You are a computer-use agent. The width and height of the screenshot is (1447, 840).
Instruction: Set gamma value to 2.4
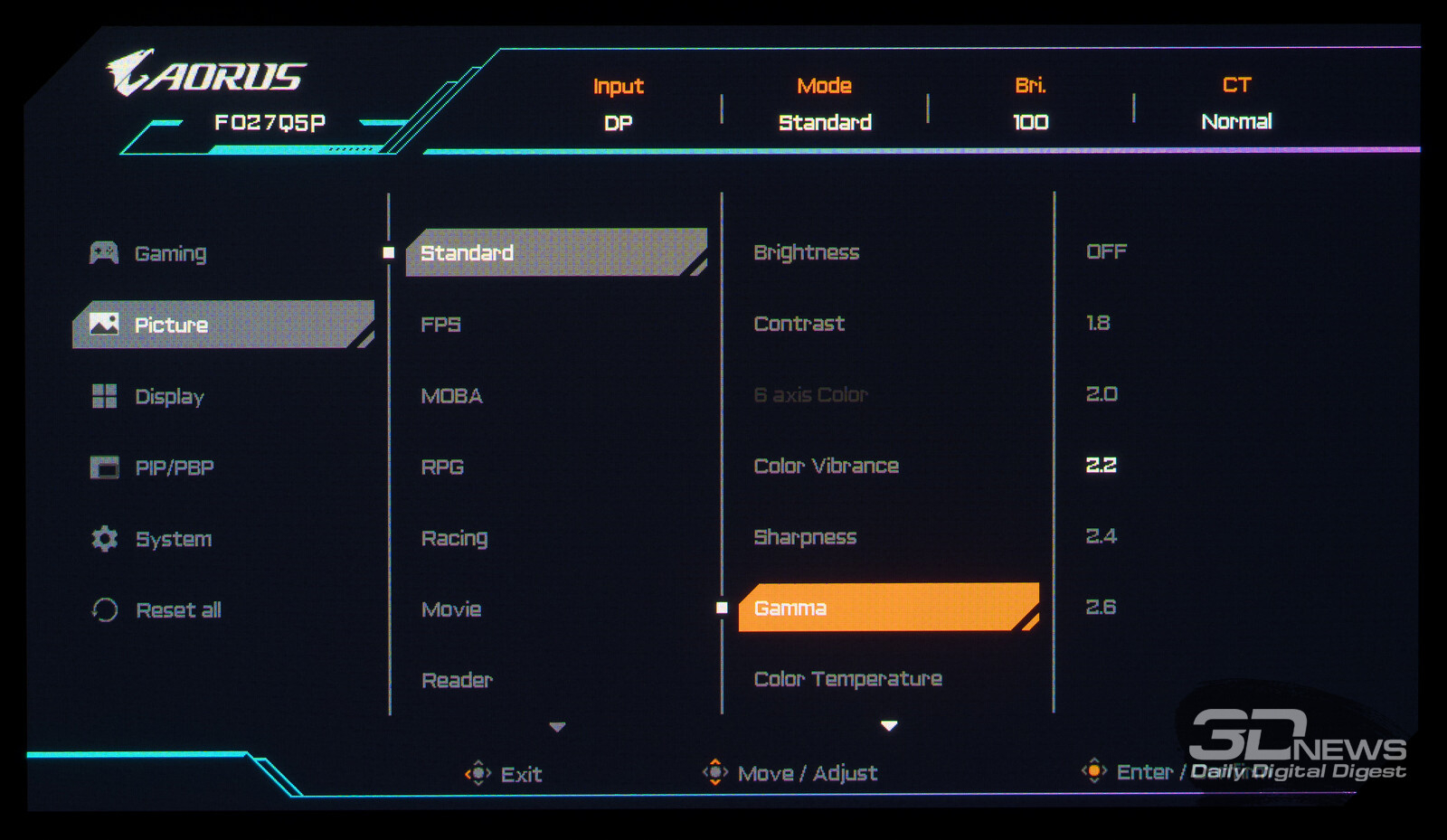[x=1101, y=536]
